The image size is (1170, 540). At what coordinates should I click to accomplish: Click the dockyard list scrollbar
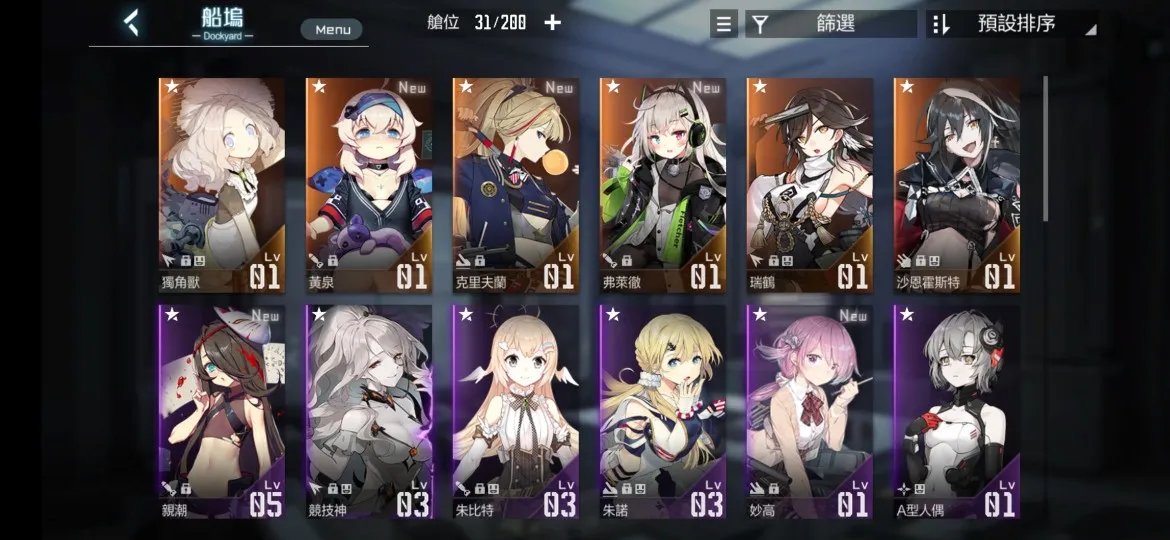click(1046, 150)
